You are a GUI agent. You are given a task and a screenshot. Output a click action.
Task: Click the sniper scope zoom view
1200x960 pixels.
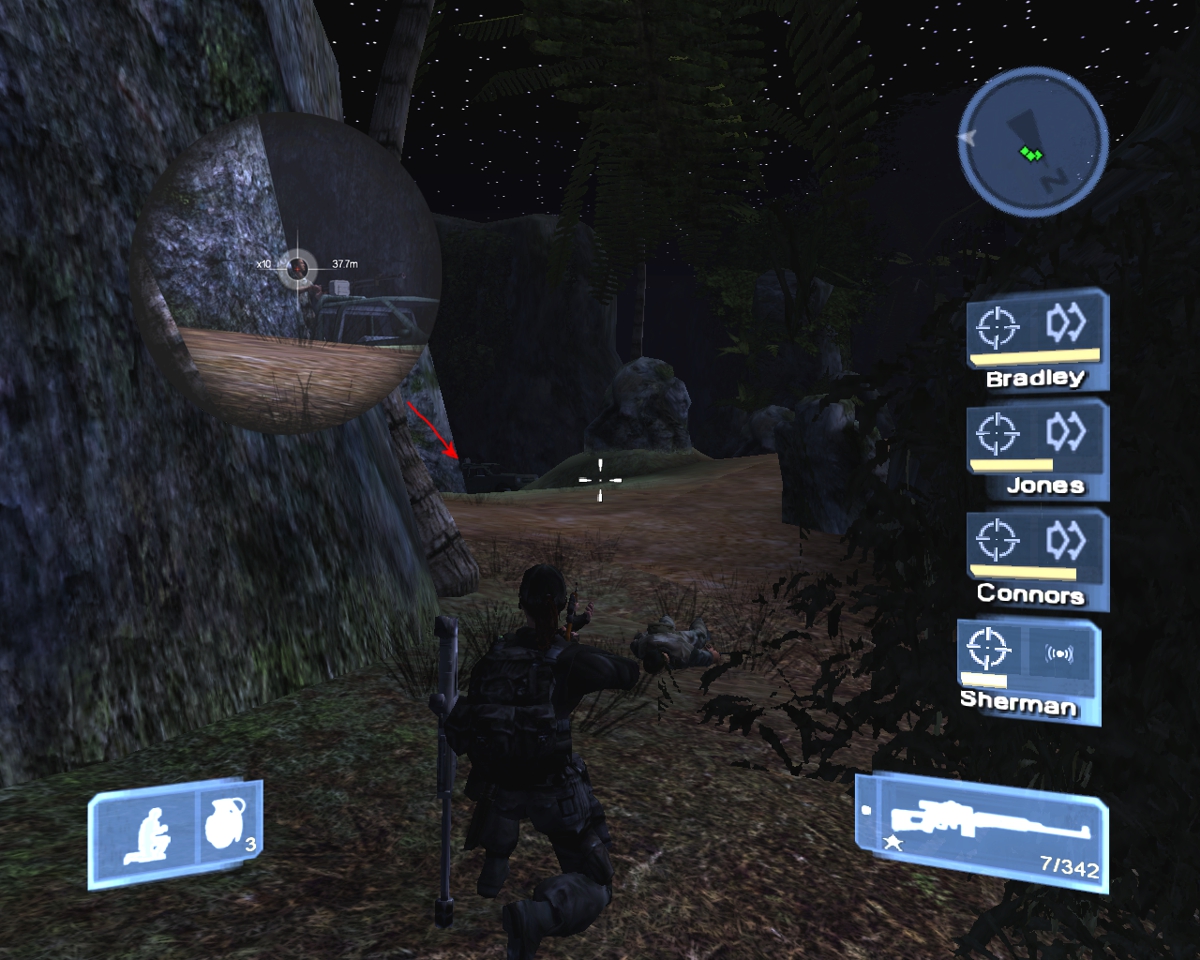pos(287,273)
